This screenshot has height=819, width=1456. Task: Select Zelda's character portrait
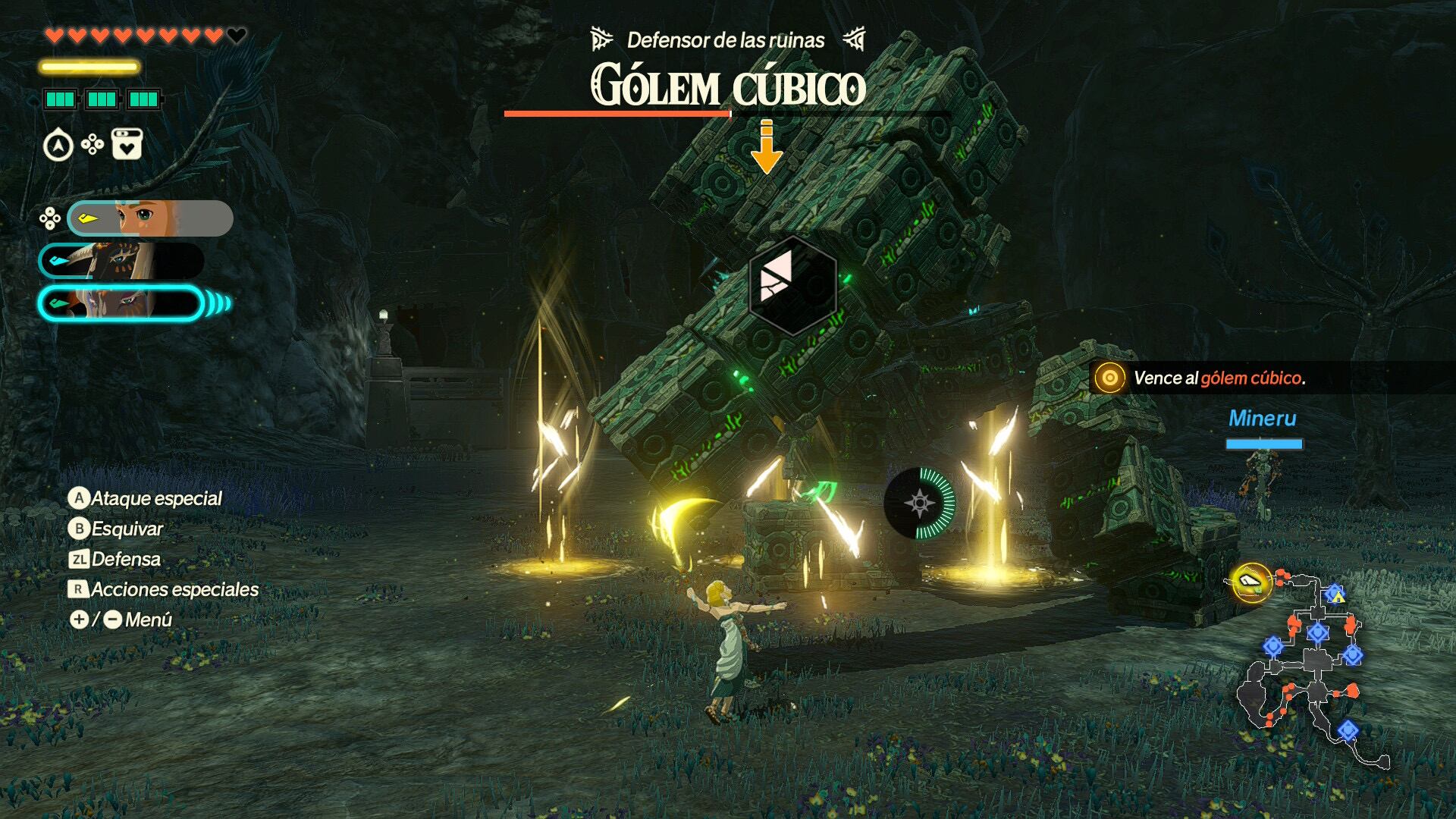(x=150, y=218)
